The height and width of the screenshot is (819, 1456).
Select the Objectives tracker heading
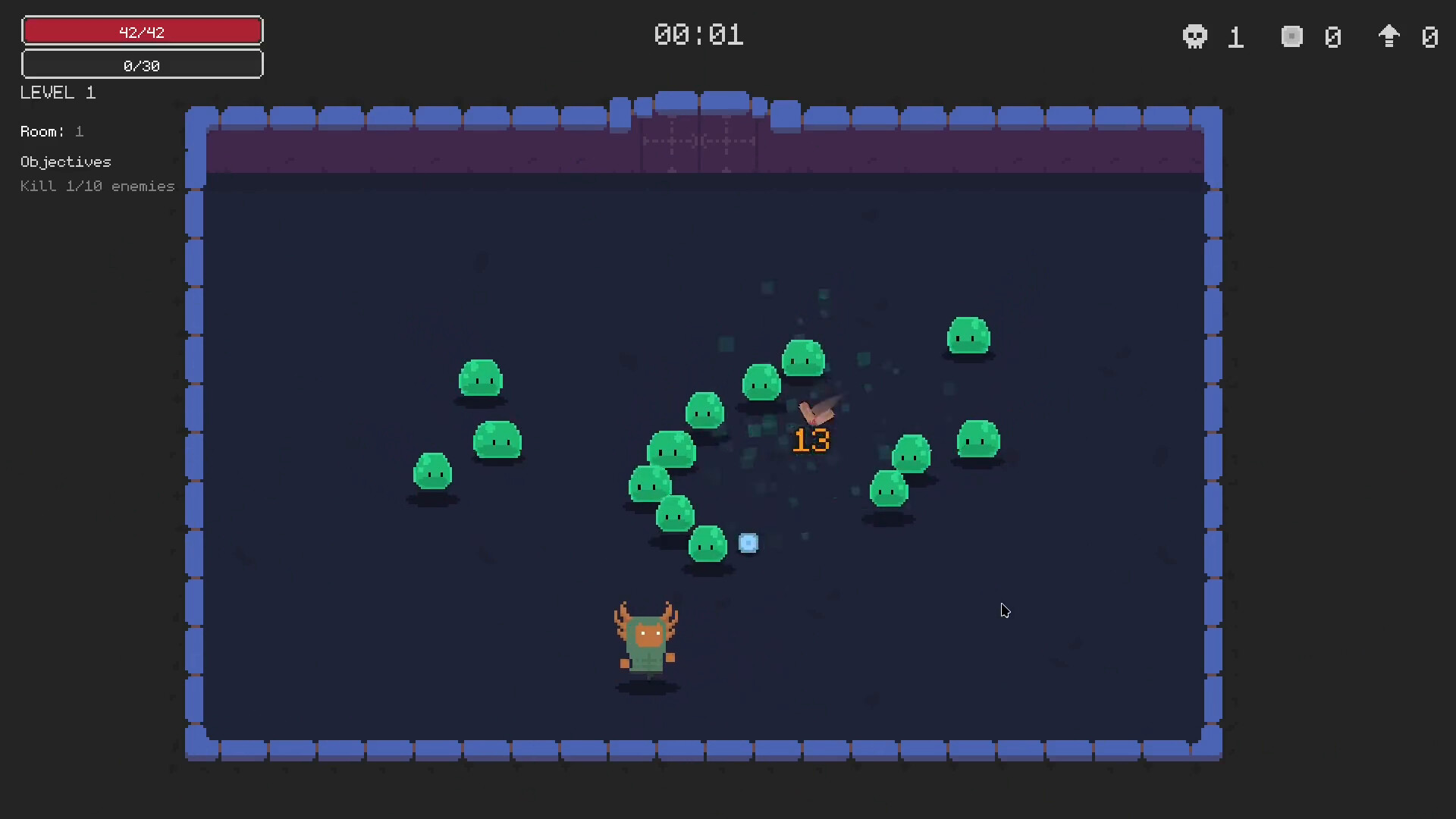pyautogui.click(x=66, y=162)
